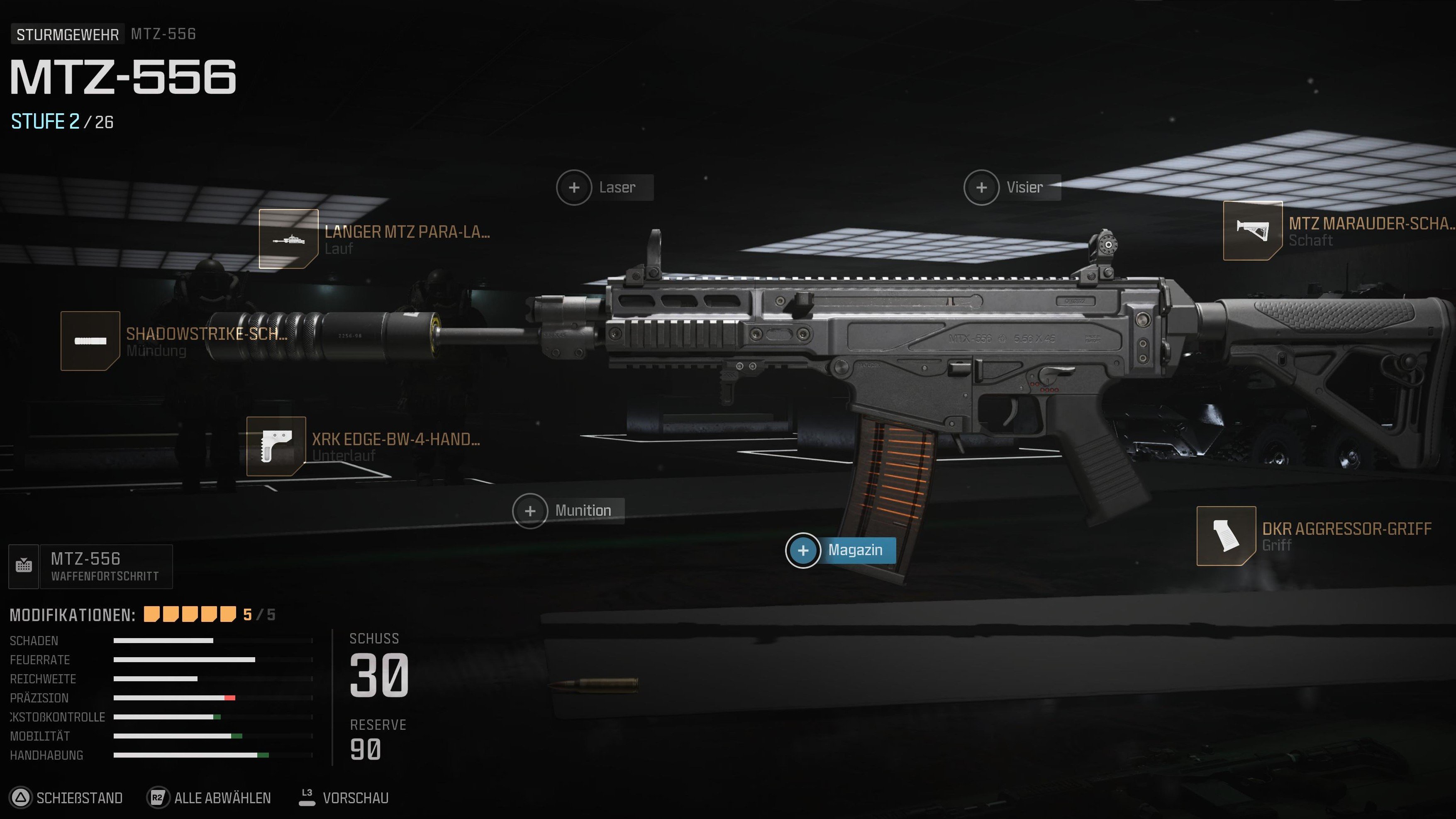The height and width of the screenshot is (819, 1456).
Task: Click the Handhabung stat bar
Action: [x=187, y=755]
